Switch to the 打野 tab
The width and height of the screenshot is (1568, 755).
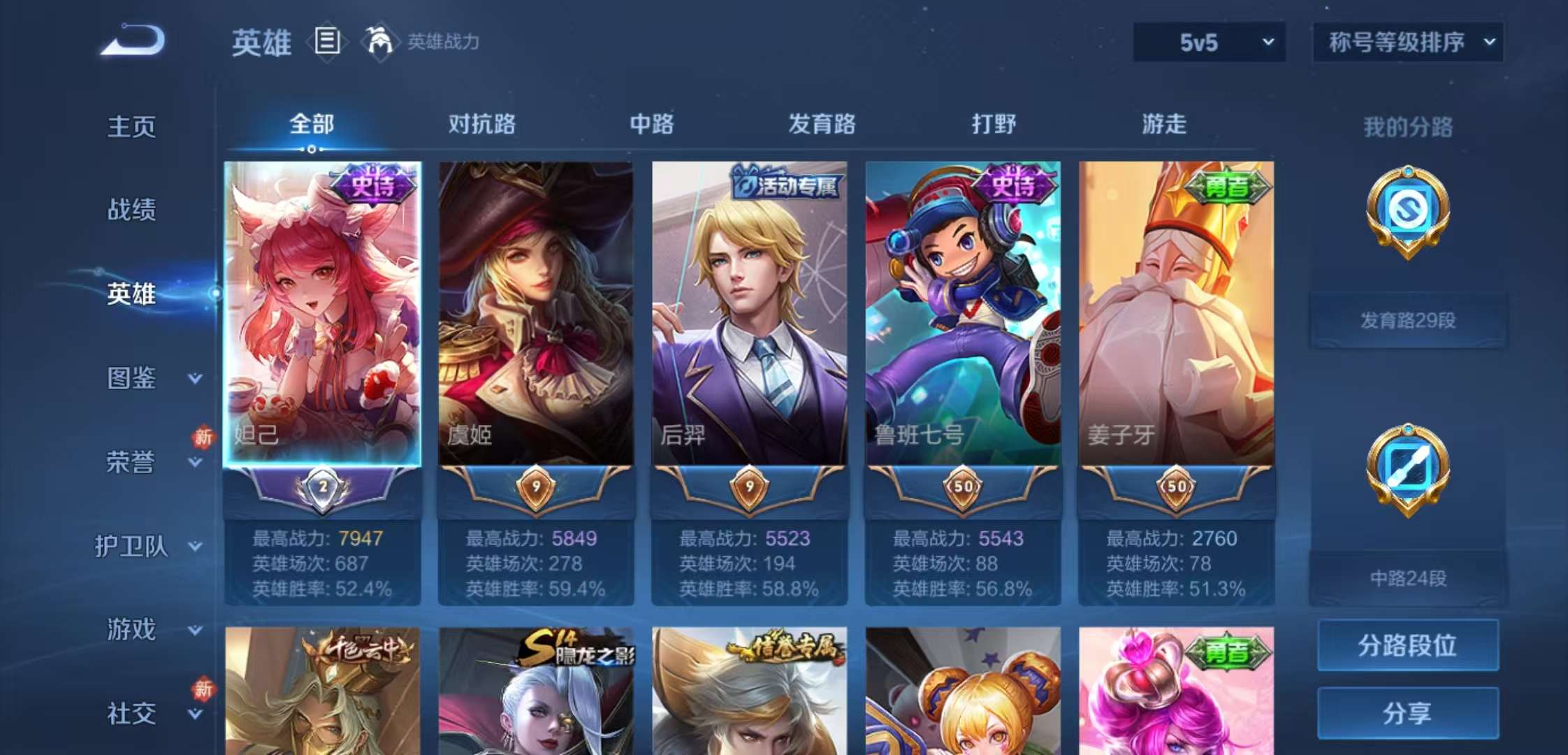pyautogui.click(x=994, y=124)
